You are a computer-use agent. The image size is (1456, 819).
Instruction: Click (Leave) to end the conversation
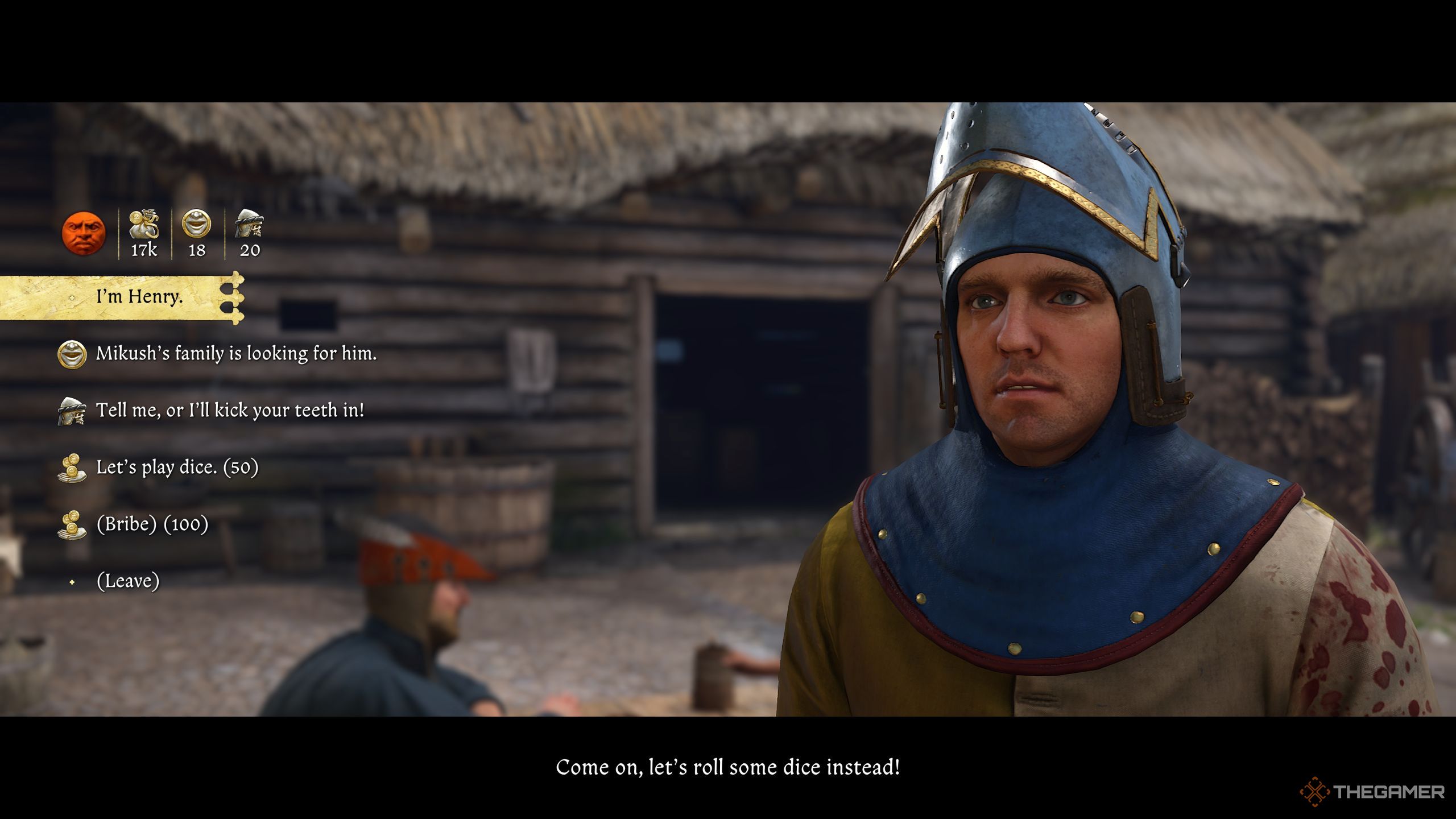tap(128, 581)
